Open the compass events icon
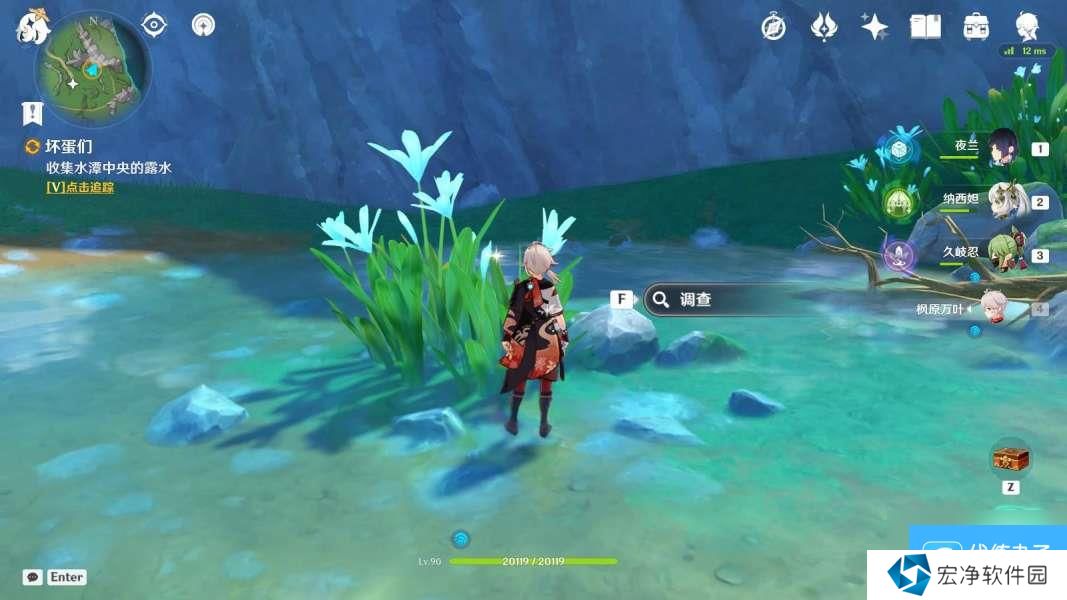Viewport: 1067px width, 600px height. (773, 27)
